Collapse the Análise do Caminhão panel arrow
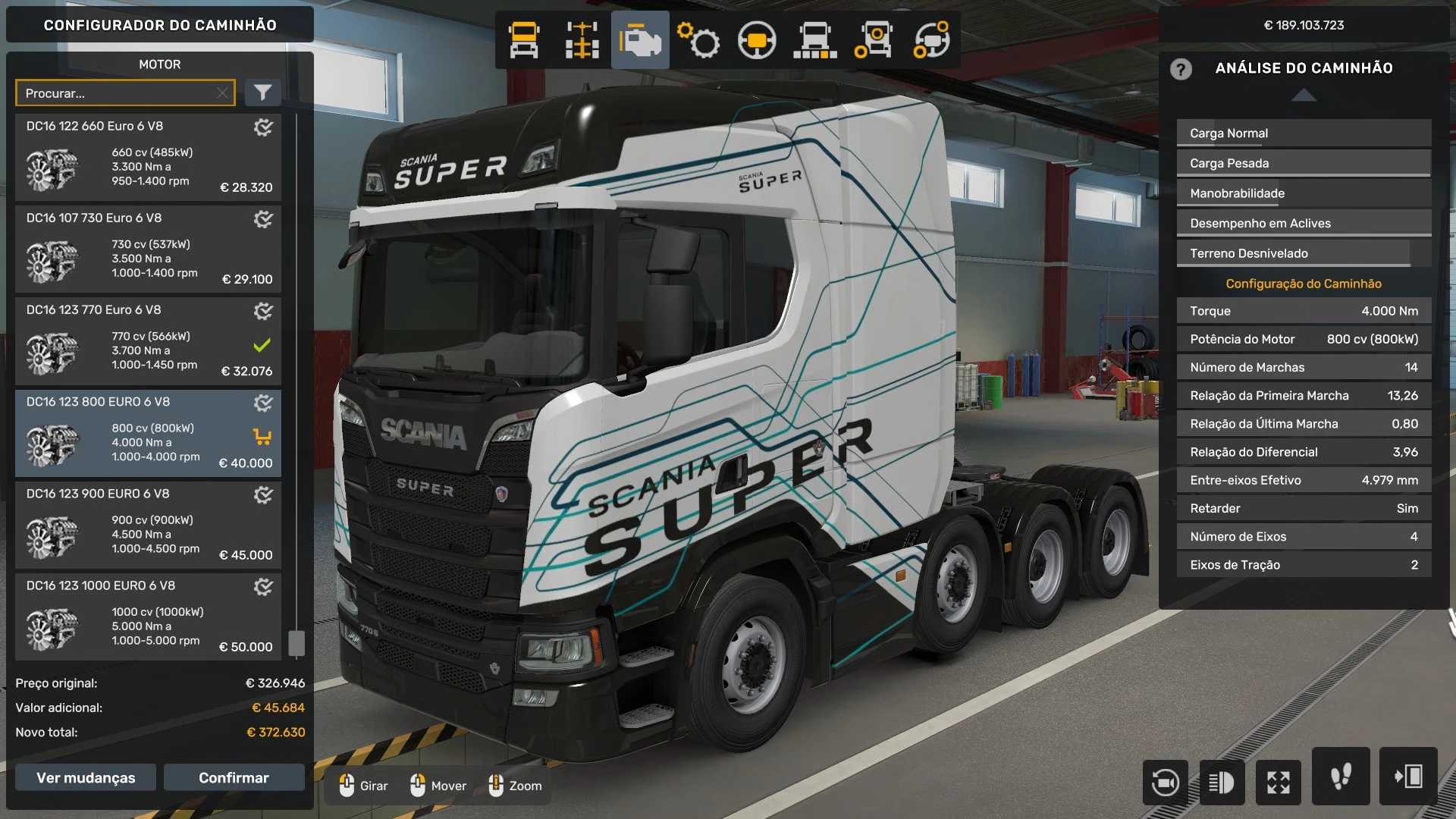Image resolution: width=1456 pixels, height=819 pixels. click(1304, 95)
